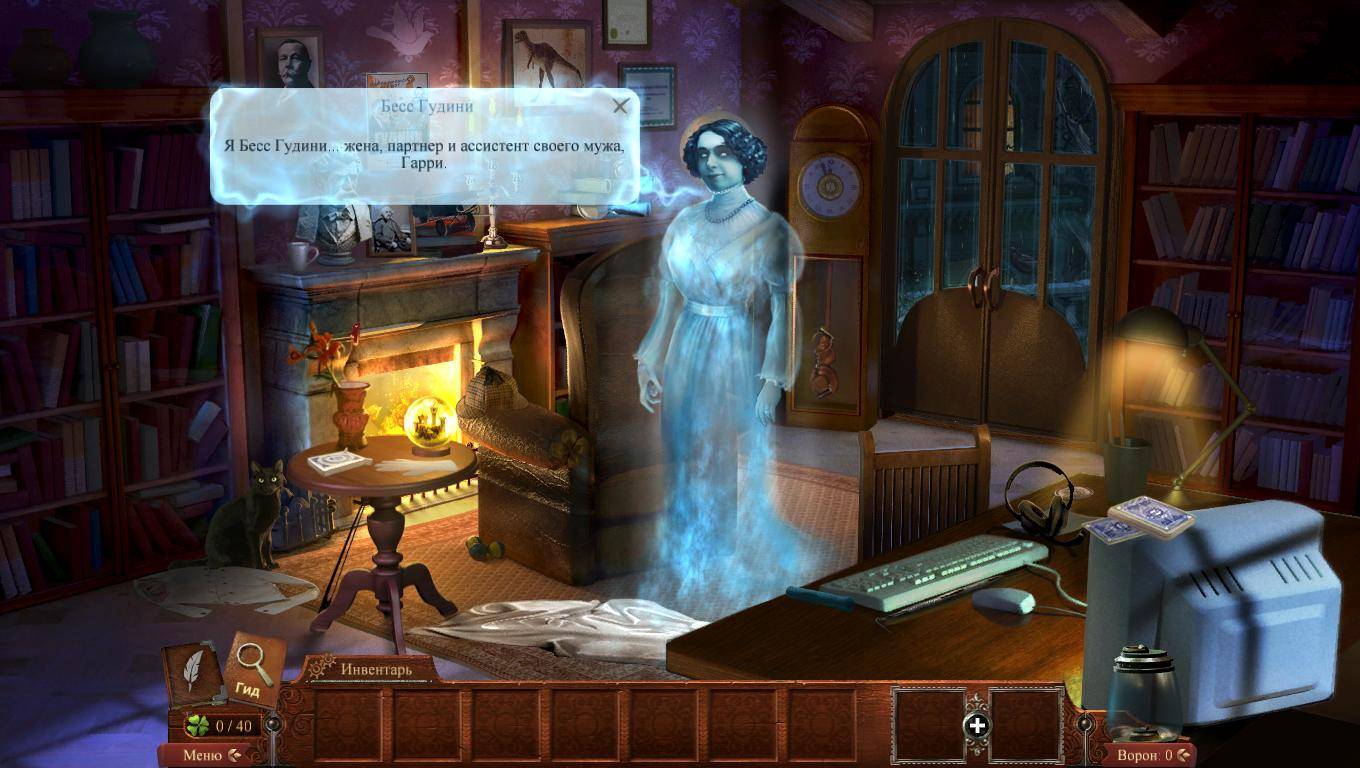
Task: Open the Гид magnifying glass guide
Action: click(x=253, y=668)
